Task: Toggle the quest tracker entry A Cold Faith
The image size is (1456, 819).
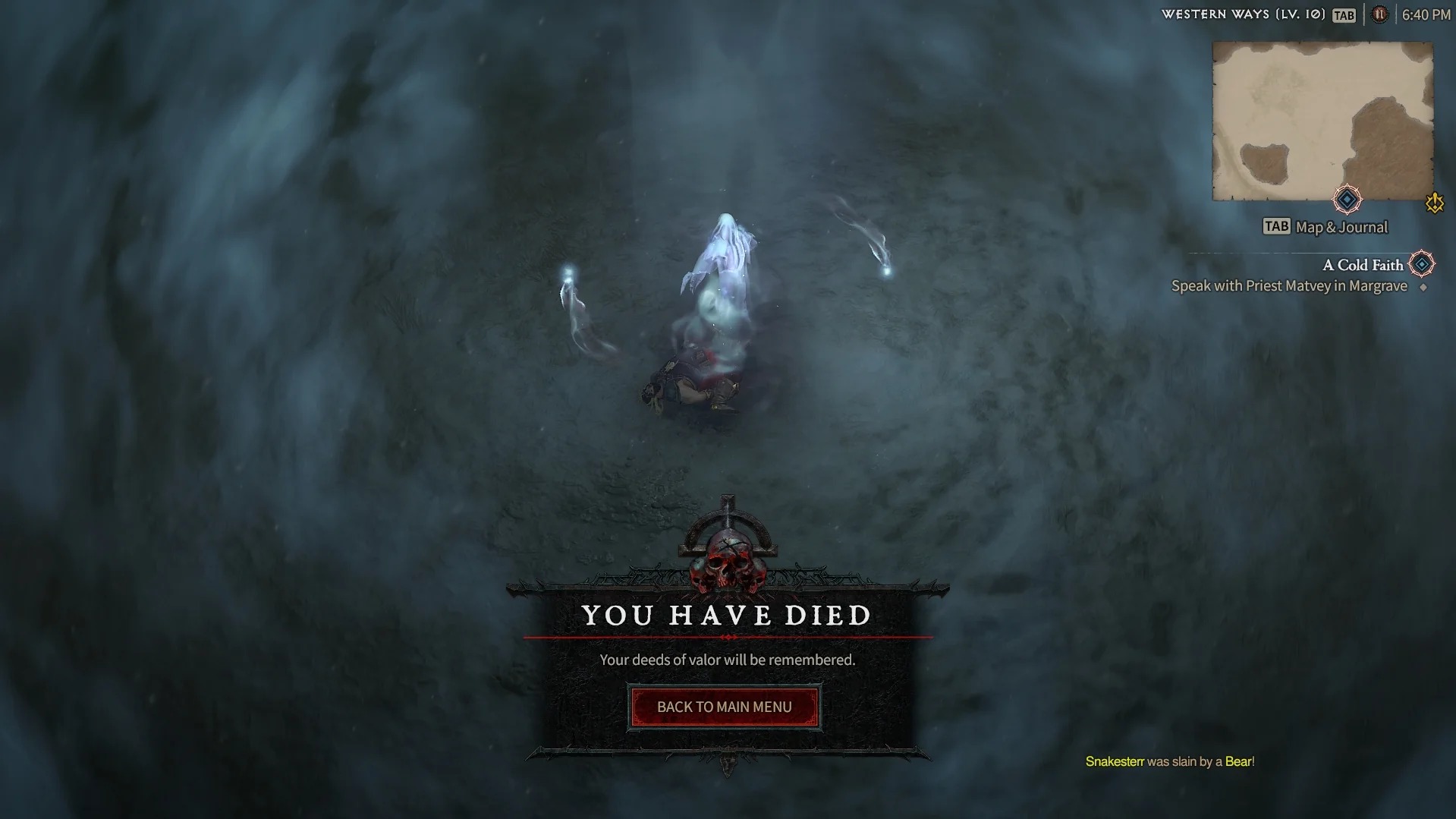Action: coord(1363,264)
